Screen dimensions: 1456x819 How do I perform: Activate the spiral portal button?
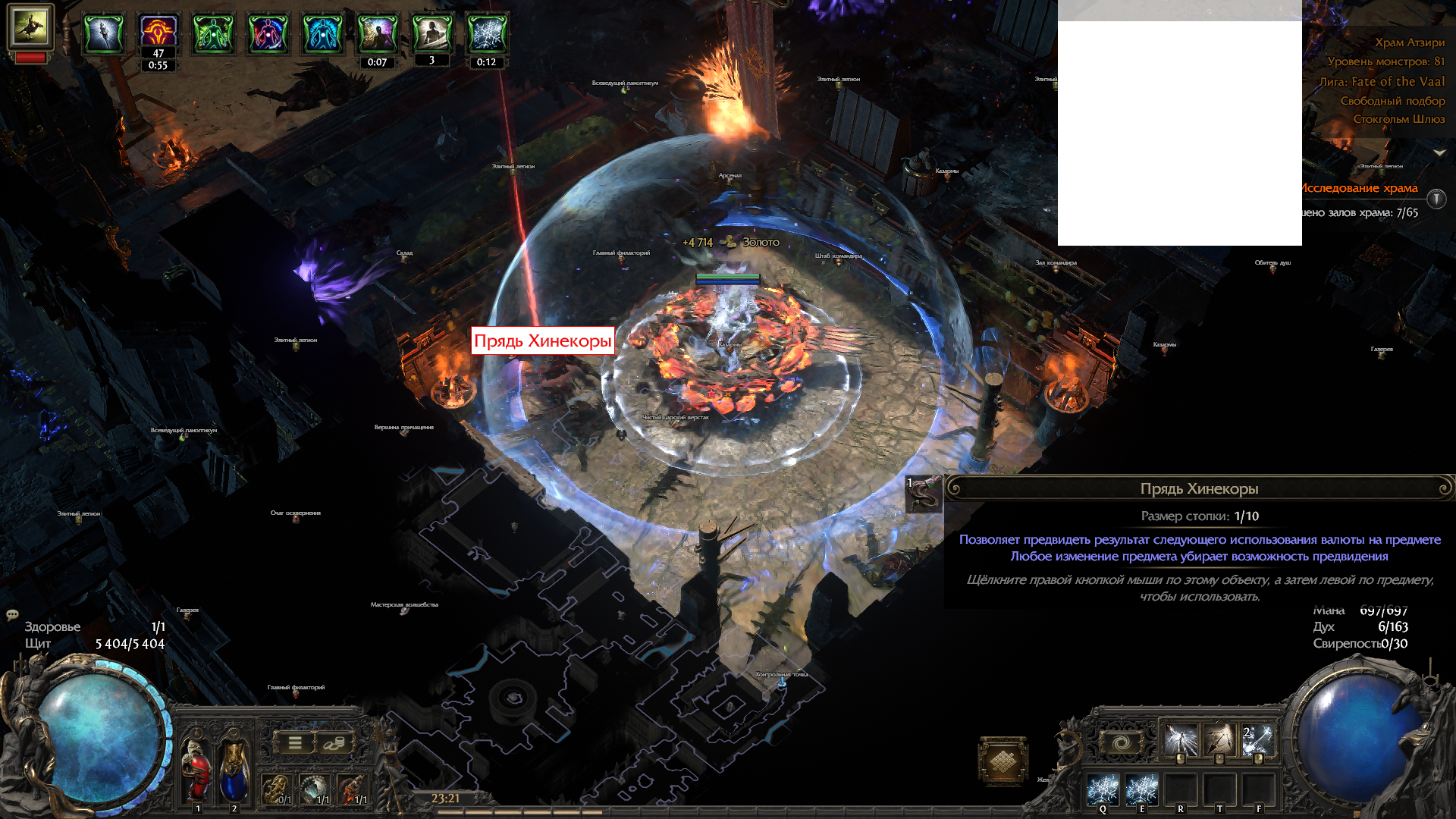(1121, 742)
